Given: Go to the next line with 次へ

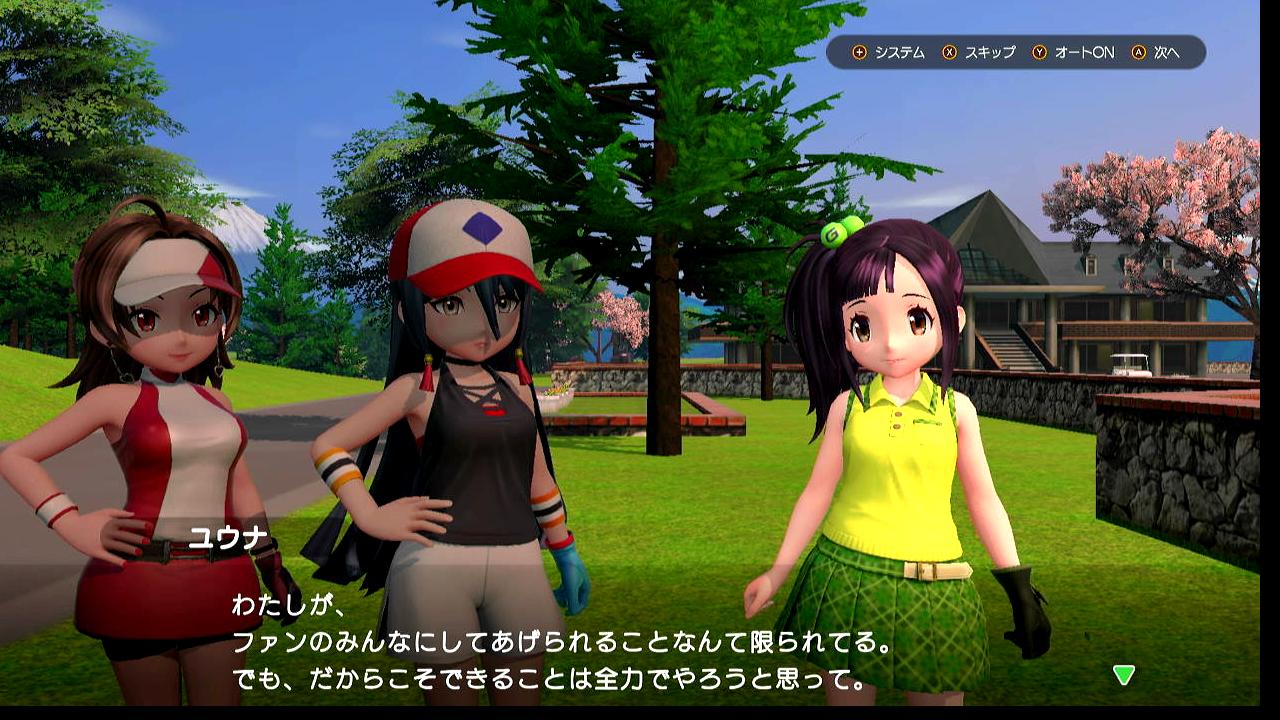Looking at the screenshot, I should (1156, 52).
